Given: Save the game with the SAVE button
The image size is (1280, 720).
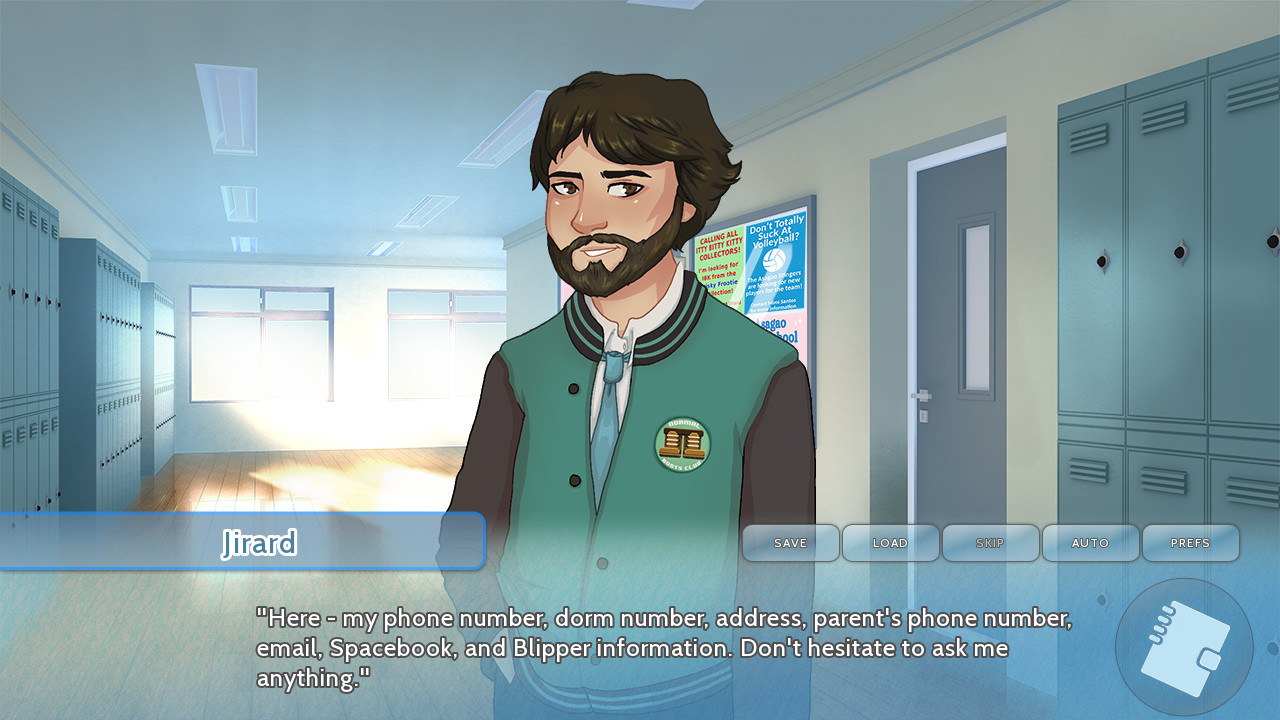Looking at the screenshot, I should [x=790, y=543].
